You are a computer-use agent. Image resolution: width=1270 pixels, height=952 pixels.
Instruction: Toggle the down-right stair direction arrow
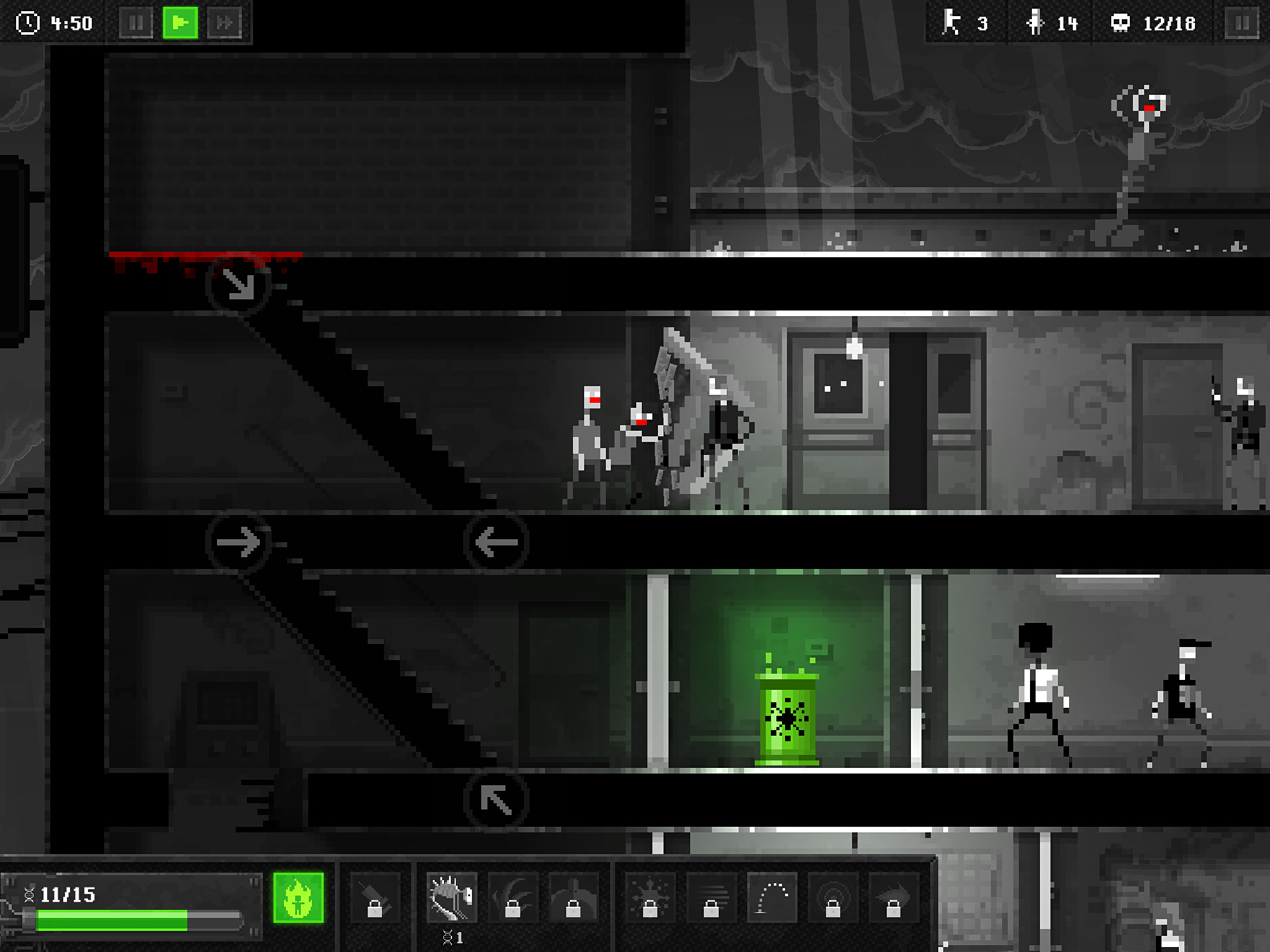click(x=238, y=284)
